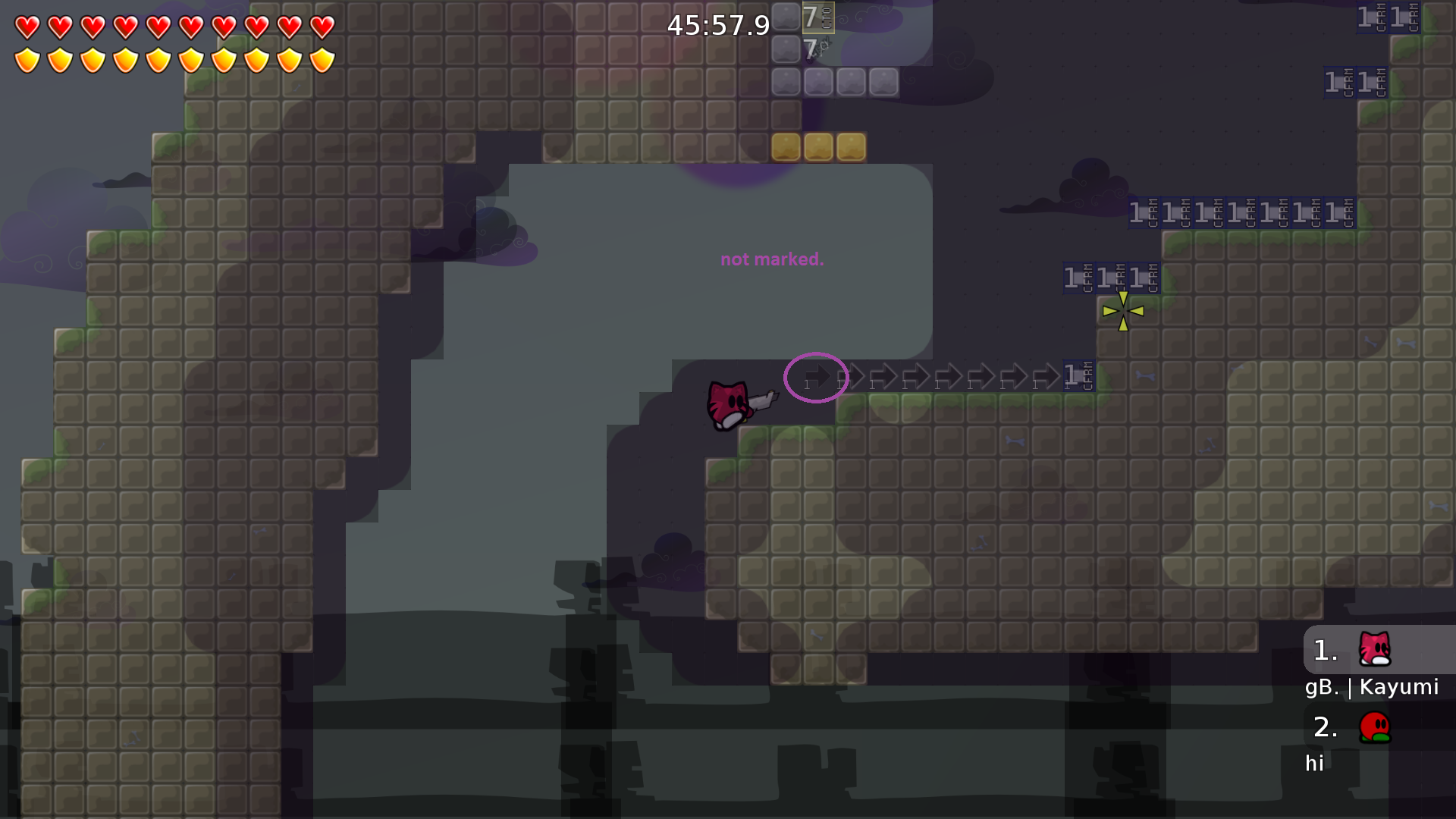1456x819 pixels.
Task: Click the rank '2.' leaderboard entry
Action: 1326,726
